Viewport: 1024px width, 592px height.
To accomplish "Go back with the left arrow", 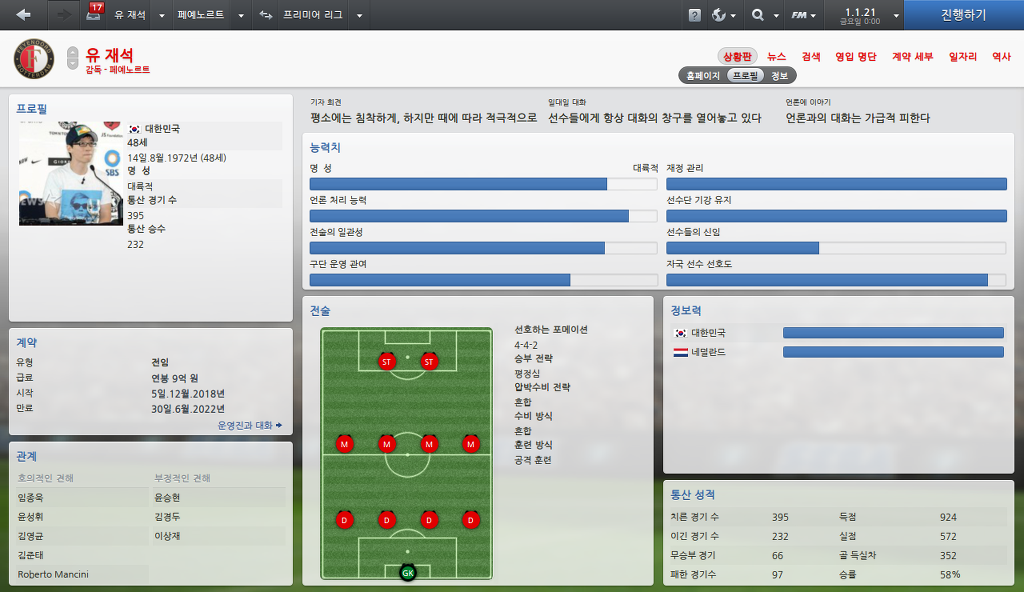I will click(24, 15).
